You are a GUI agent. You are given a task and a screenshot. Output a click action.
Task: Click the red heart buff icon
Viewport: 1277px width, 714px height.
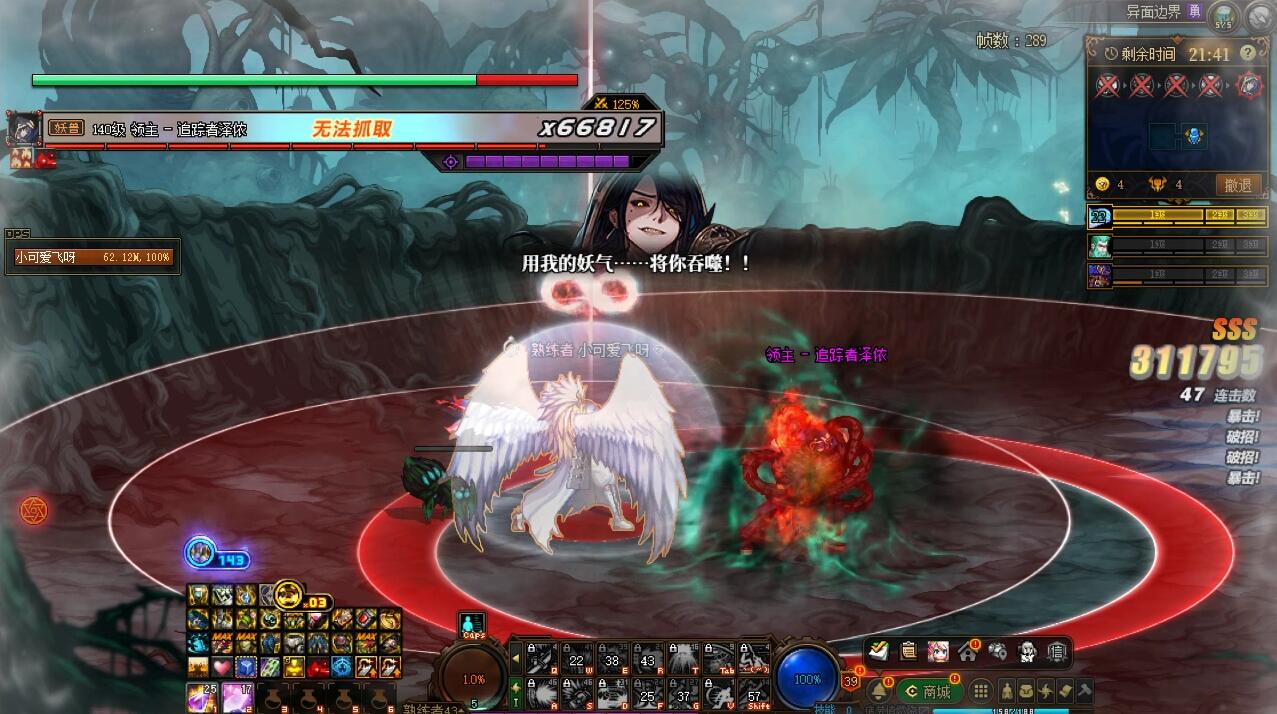(x=221, y=667)
